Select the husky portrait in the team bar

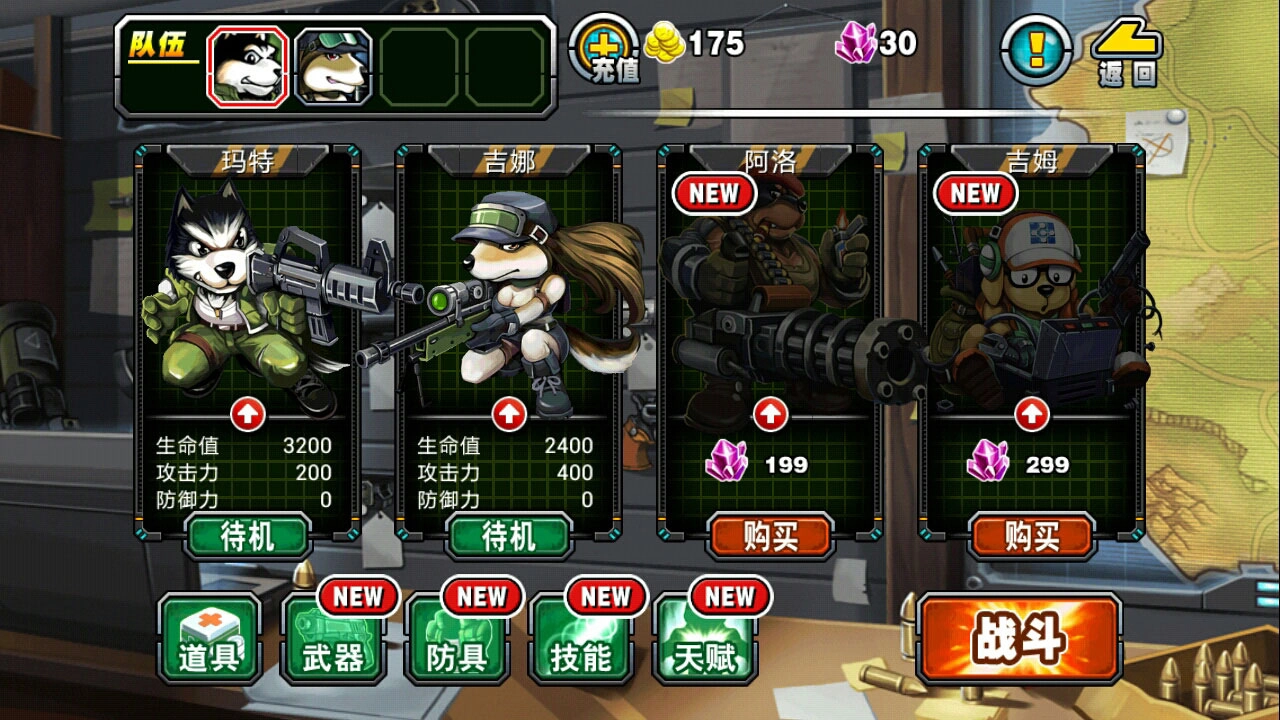246,62
